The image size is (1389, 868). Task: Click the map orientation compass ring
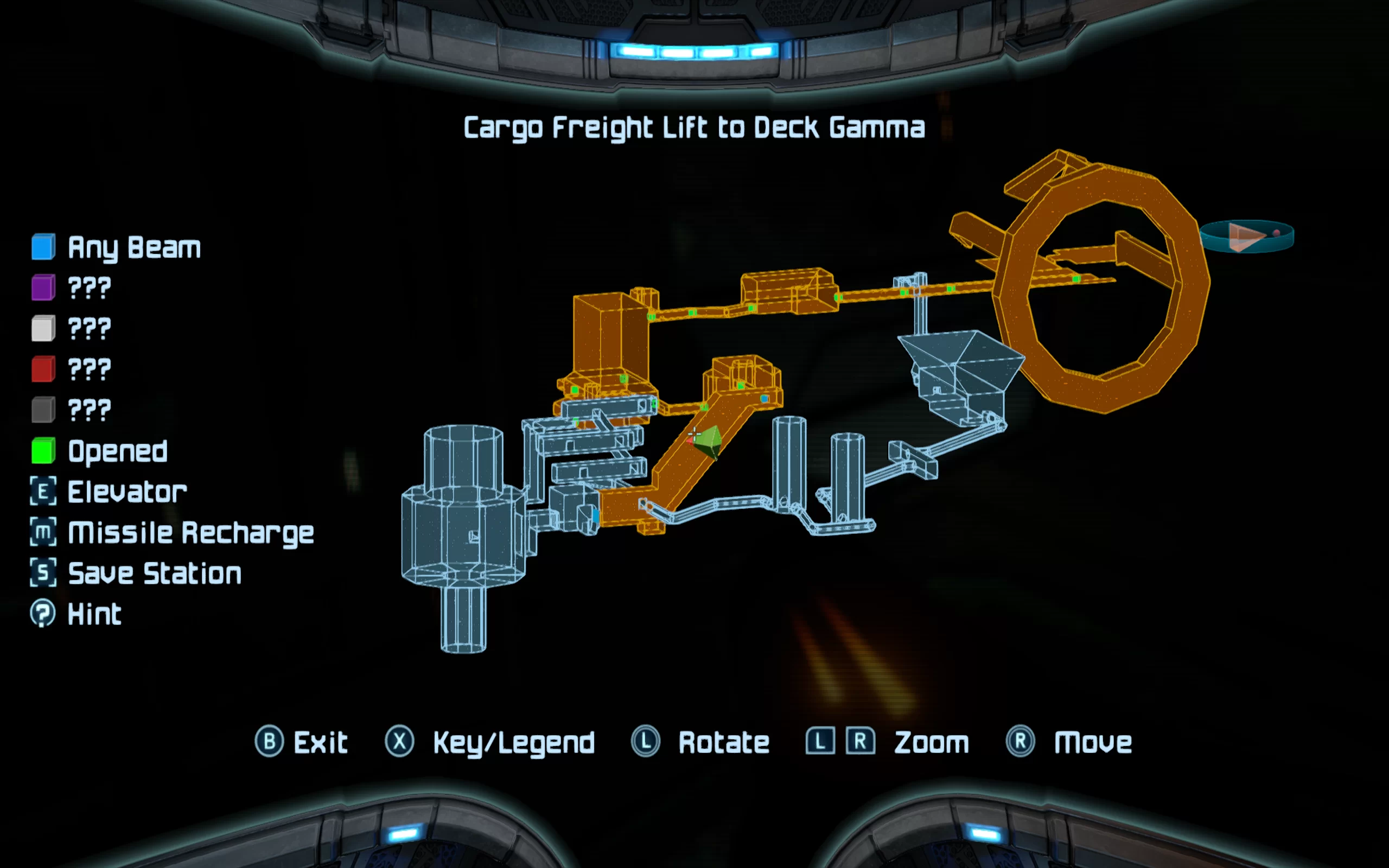click(x=1247, y=236)
